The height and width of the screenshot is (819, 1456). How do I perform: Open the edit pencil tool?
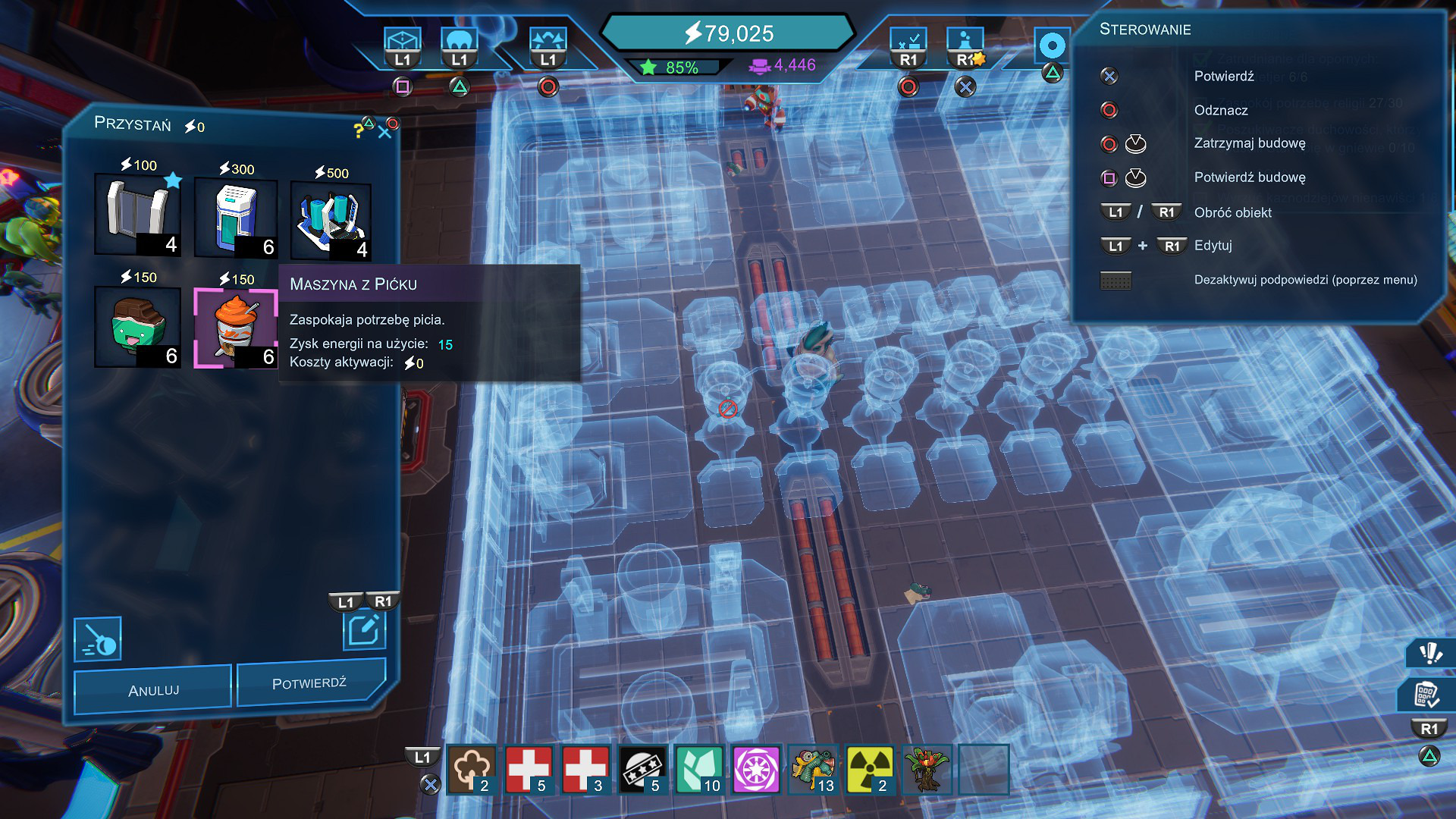click(x=364, y=630)
